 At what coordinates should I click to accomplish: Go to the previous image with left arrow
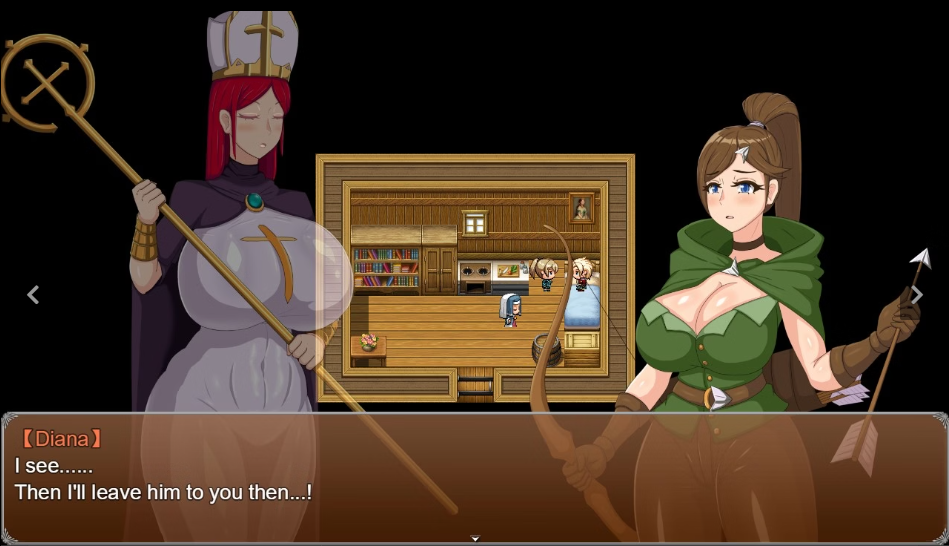(33, 294)
